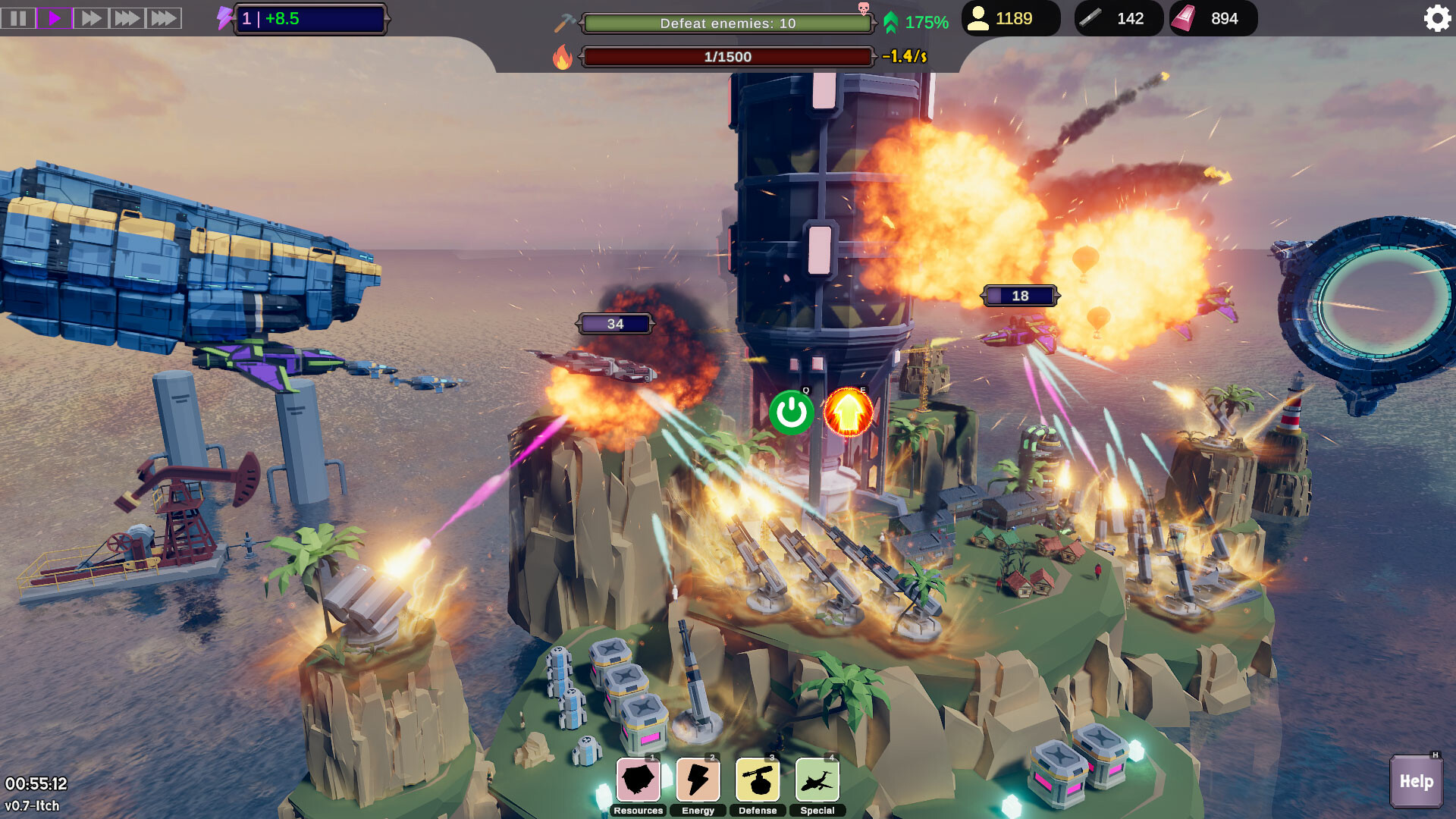
Task: Open the Special build category
Action: (817, 780)
